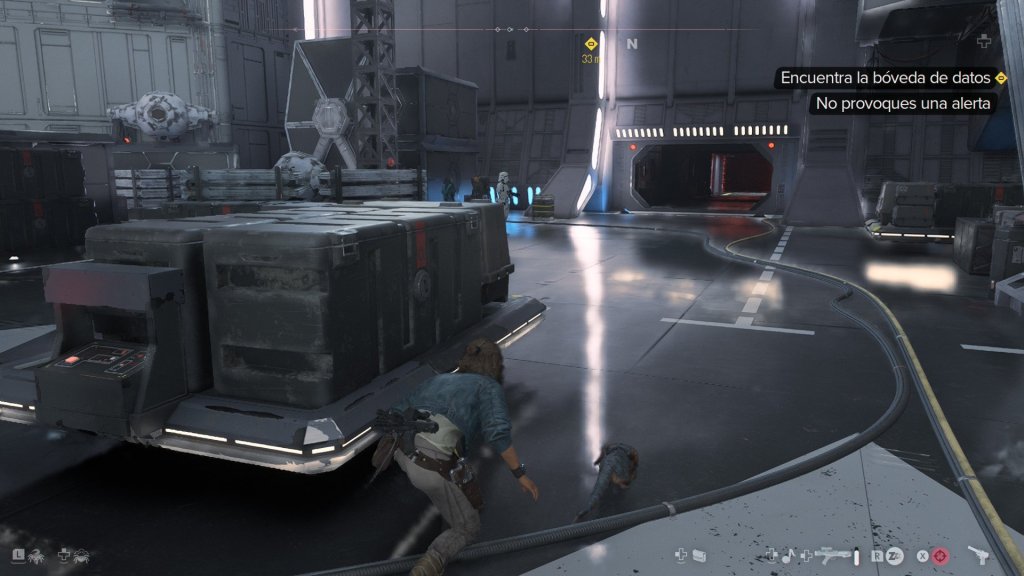Image resolution: width=1024 pixels, height=576 pixels.
Task: Click the music note whistle icon
Action: pyautogui.click(x=788, y=554)
